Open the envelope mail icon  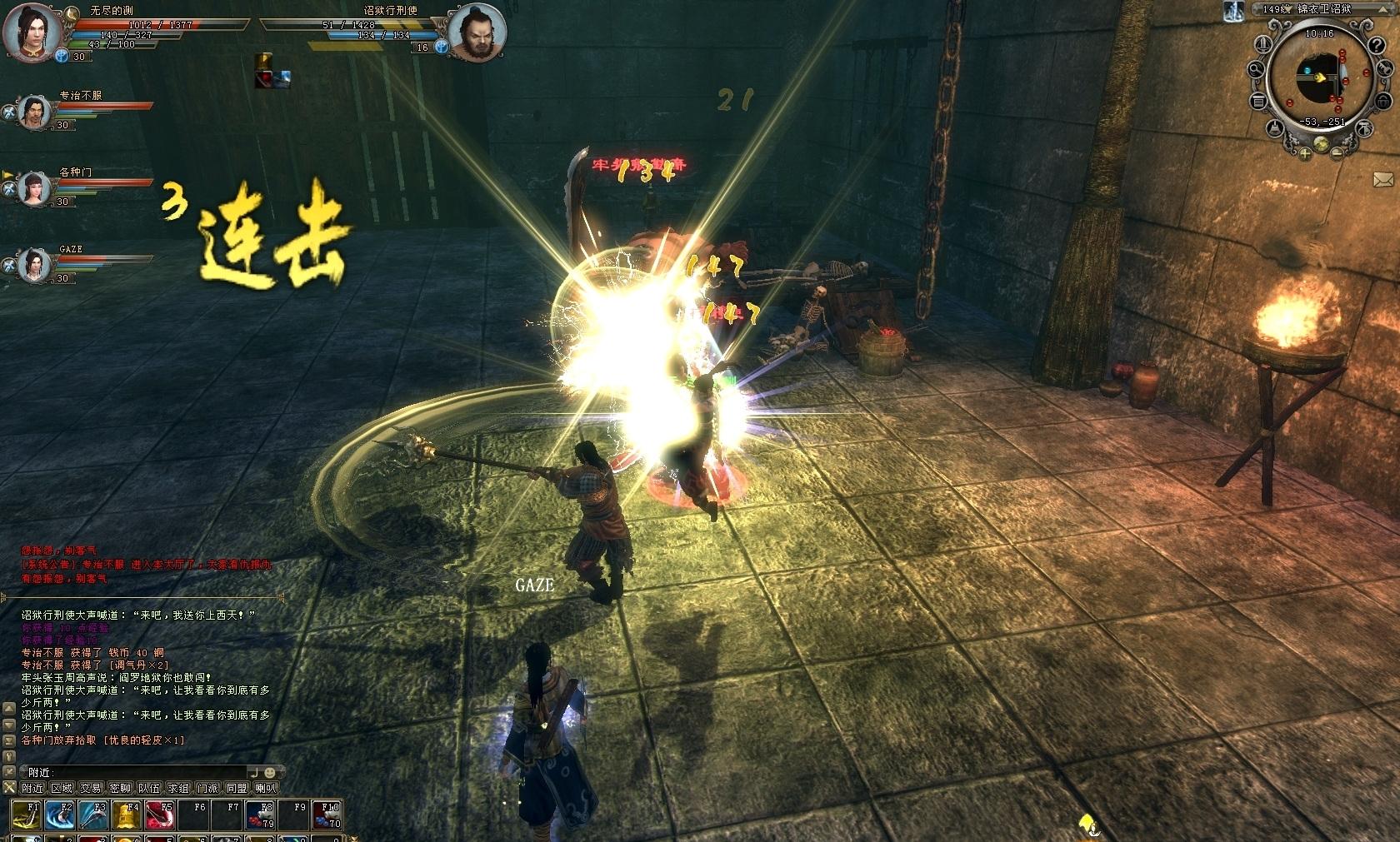click(x=1382, y=179)
